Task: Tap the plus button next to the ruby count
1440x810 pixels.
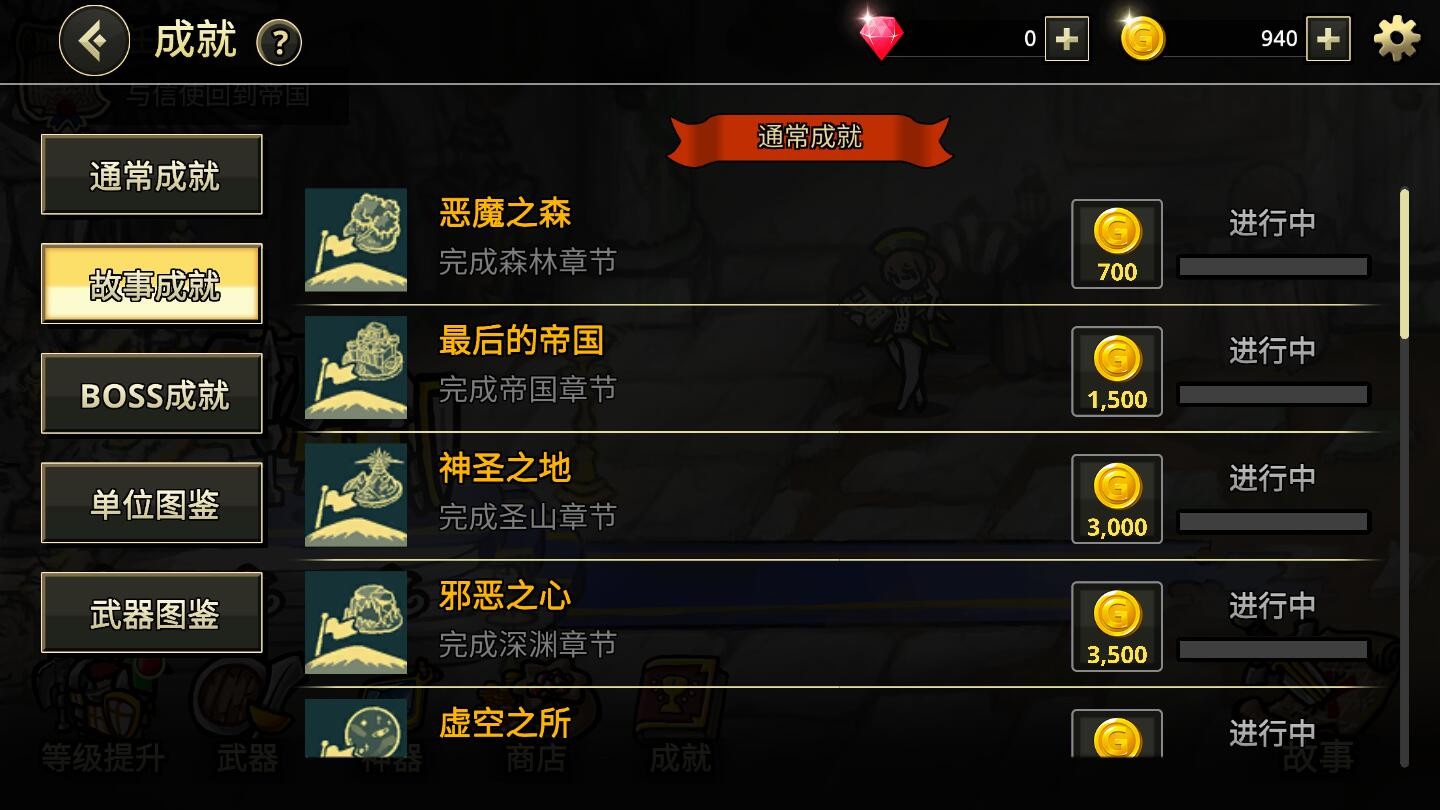Action: coord(1066,39)
